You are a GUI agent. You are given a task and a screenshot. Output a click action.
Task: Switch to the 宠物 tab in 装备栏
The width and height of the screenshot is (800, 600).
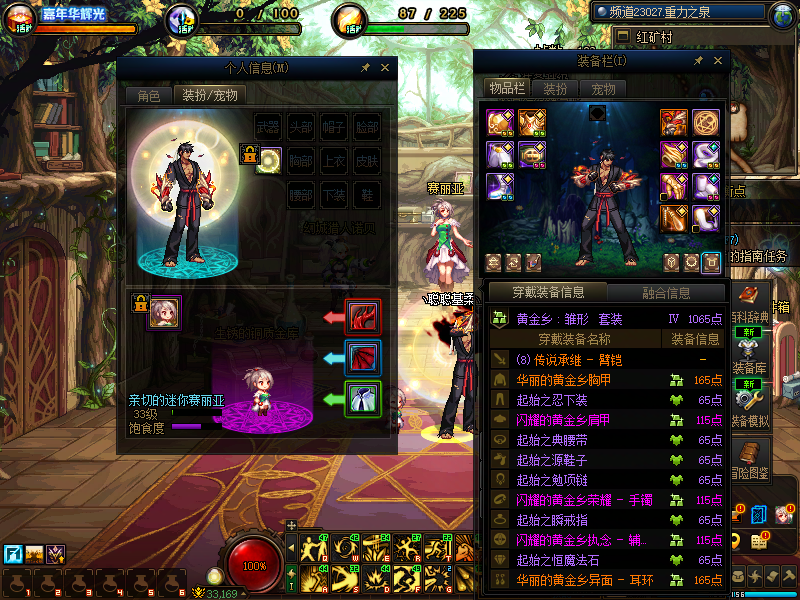point(604,89)
